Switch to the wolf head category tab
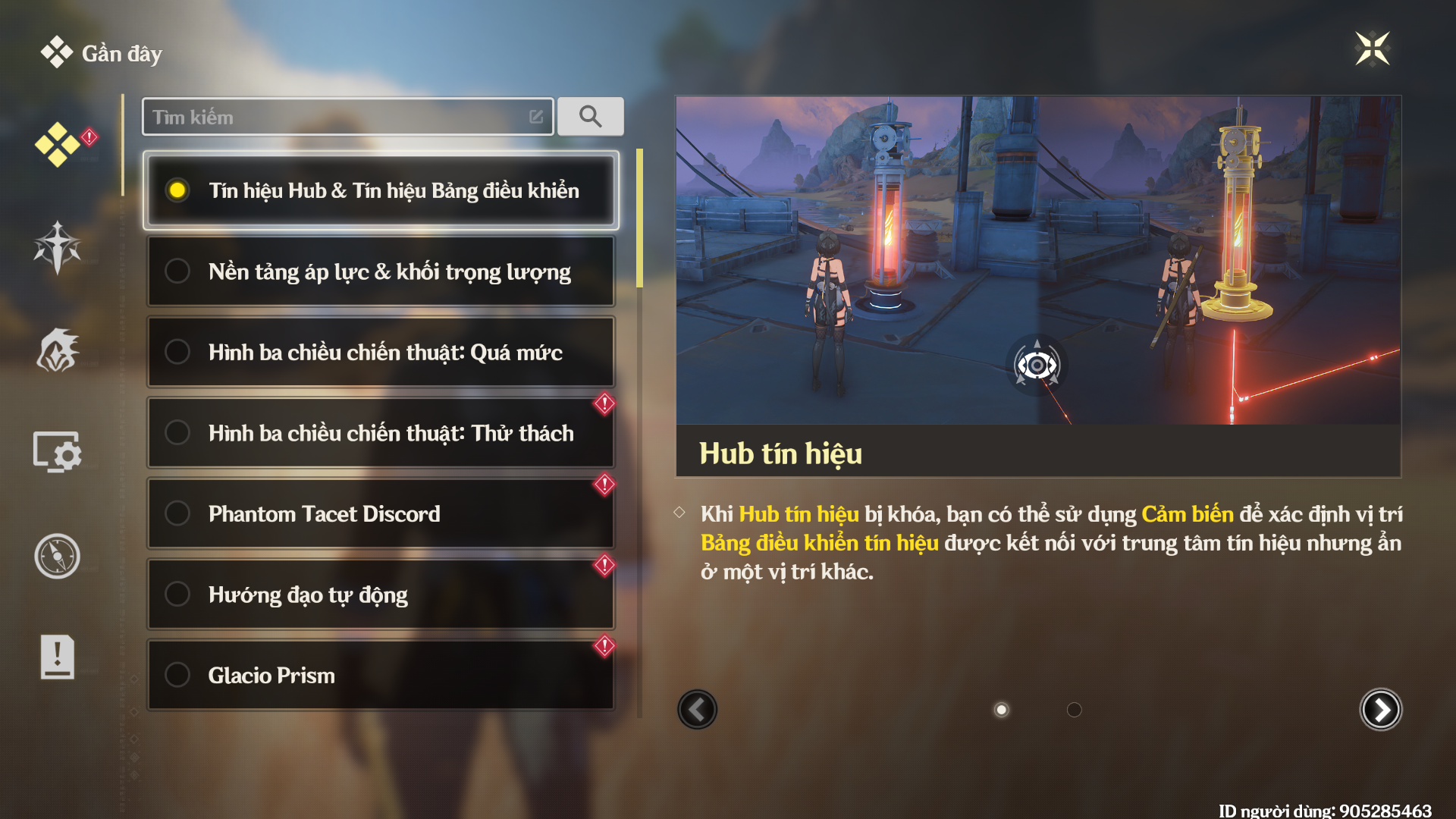 [58, 350]
